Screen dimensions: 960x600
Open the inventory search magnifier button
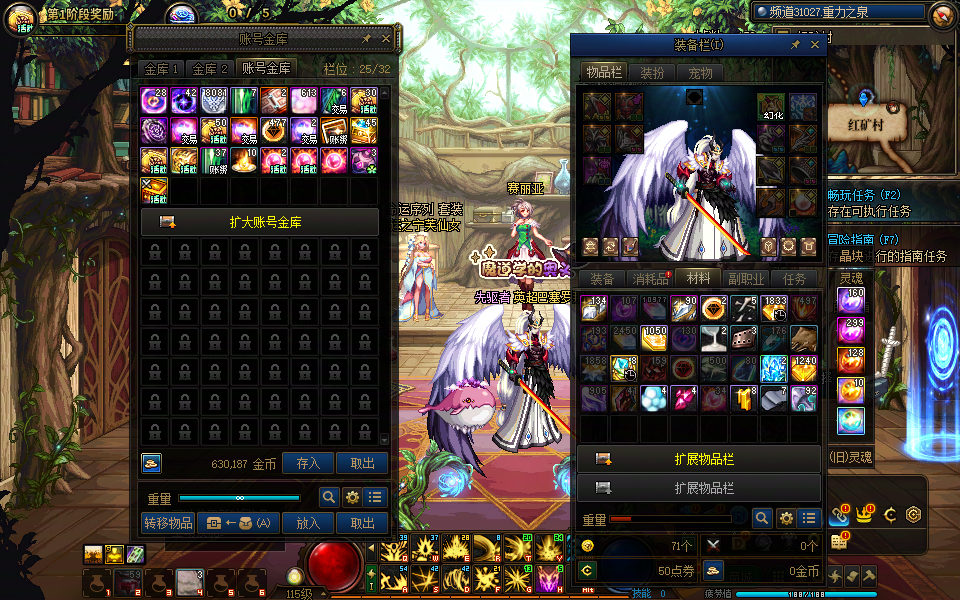(762, 518)
